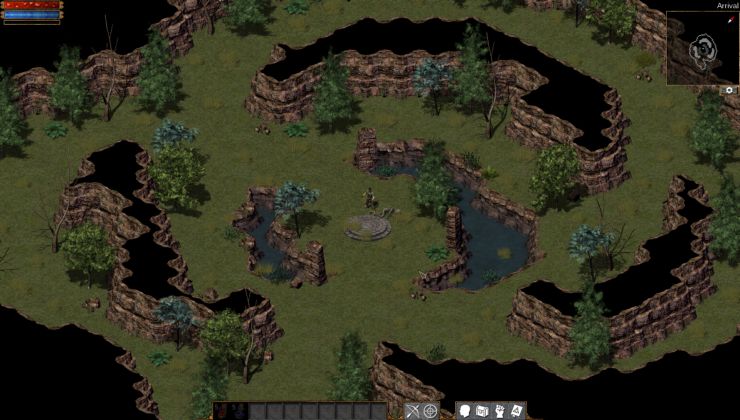Open the journal icon on bottom bar
Viewport: 740px width, 420px height.
point(517,411)
